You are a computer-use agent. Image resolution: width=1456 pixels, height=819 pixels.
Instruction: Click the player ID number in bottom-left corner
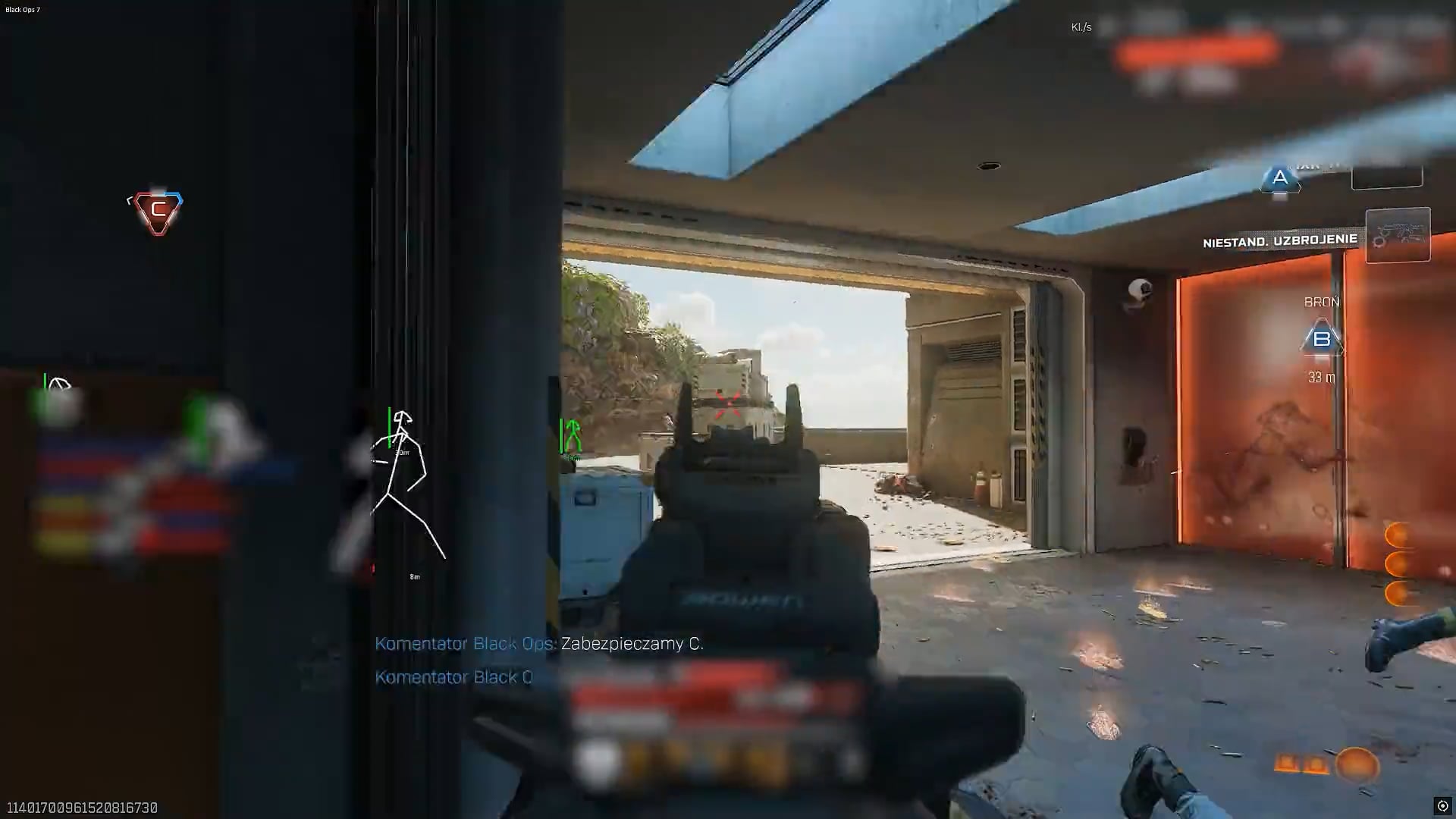pos(83,808)
